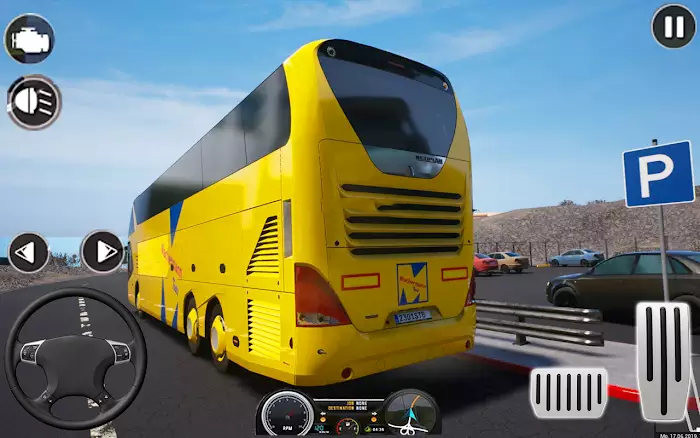This screenshot has width=700, height=438.
Task: Step on the brake pedal
Action: pos(568,392)
